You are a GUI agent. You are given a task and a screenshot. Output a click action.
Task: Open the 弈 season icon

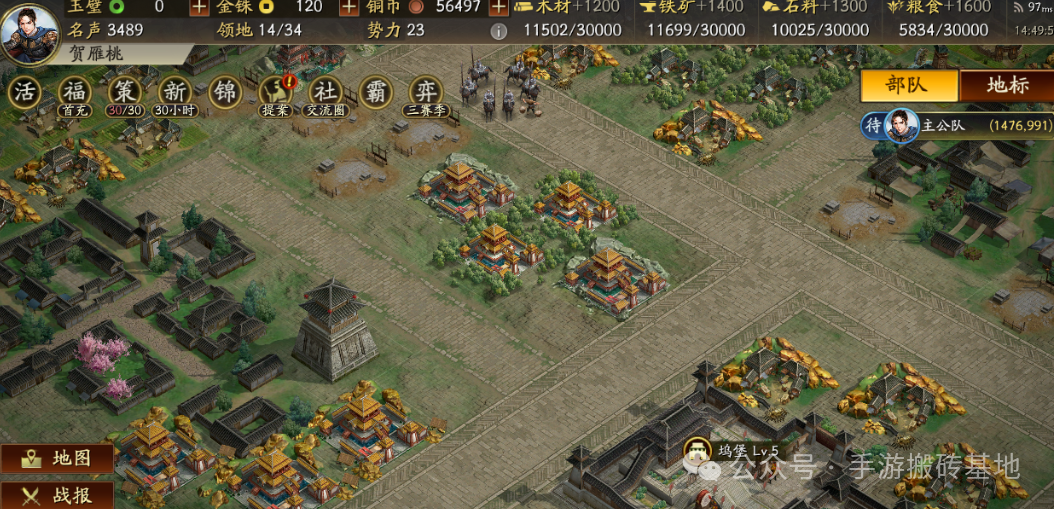point(426,92)
